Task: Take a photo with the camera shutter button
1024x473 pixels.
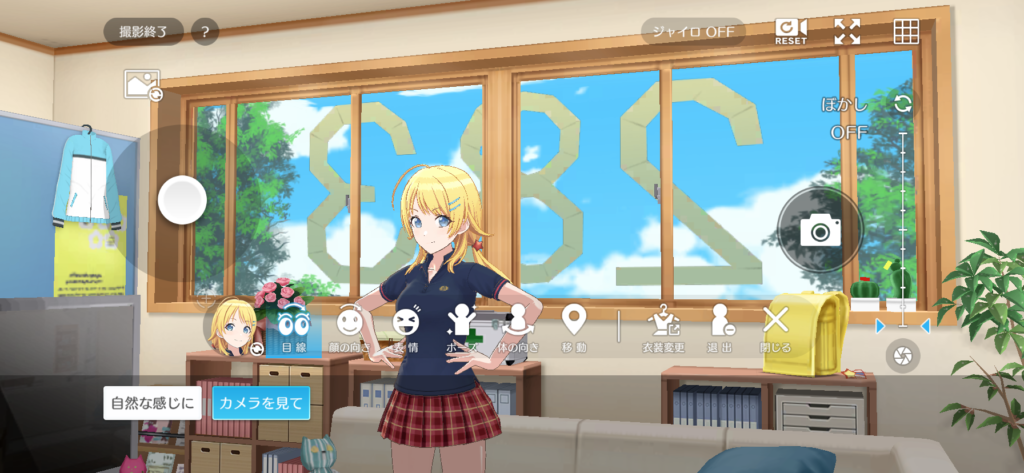Action: (820, 231)
